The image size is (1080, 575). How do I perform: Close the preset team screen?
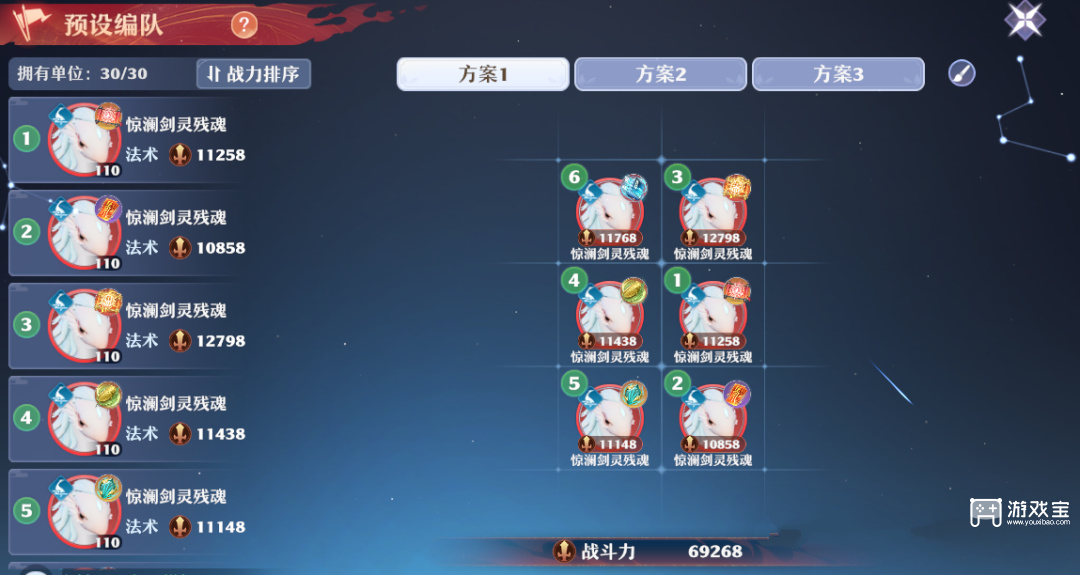click(1025, 20)
